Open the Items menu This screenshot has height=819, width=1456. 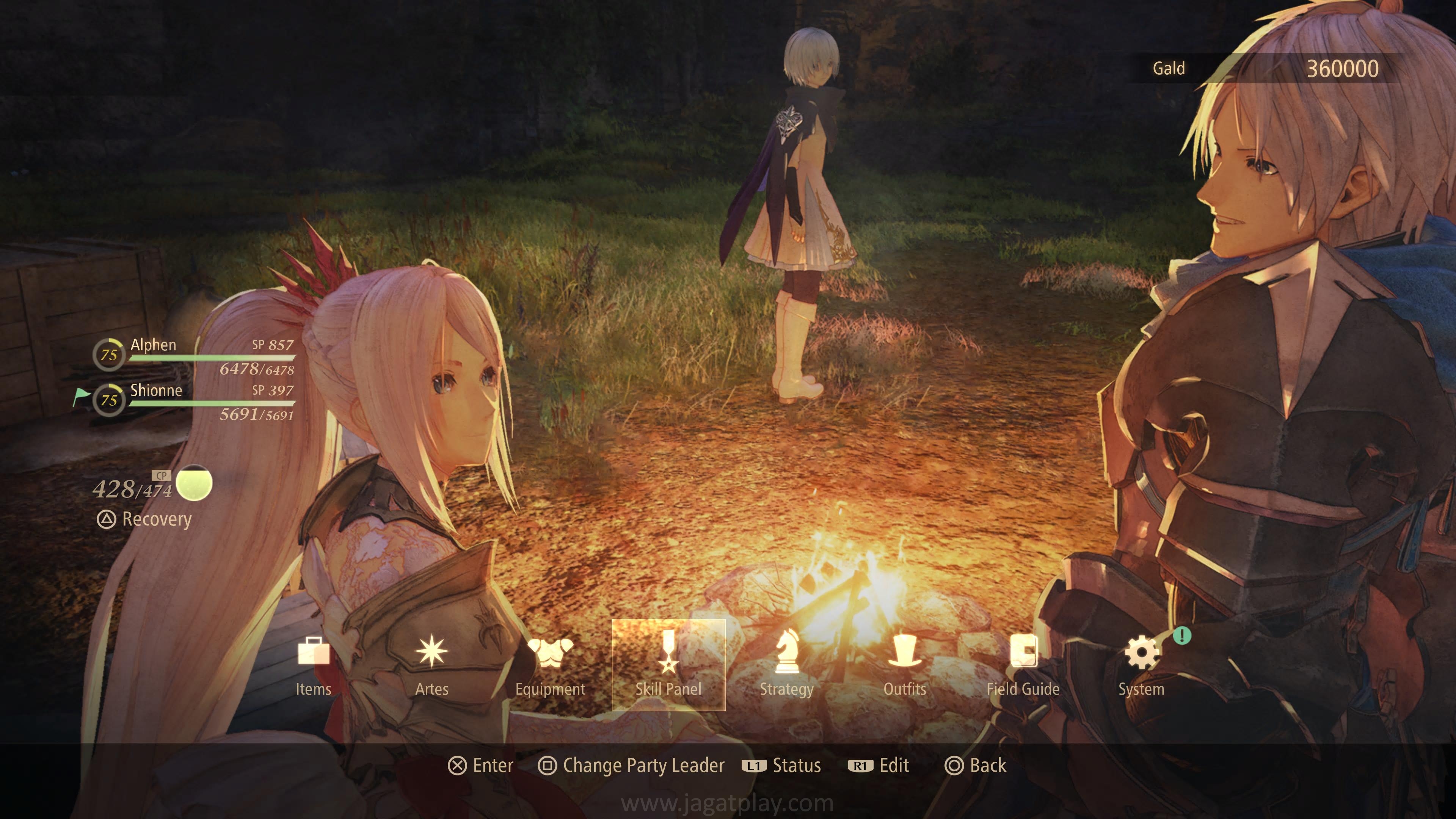click(x=313, y=665)
